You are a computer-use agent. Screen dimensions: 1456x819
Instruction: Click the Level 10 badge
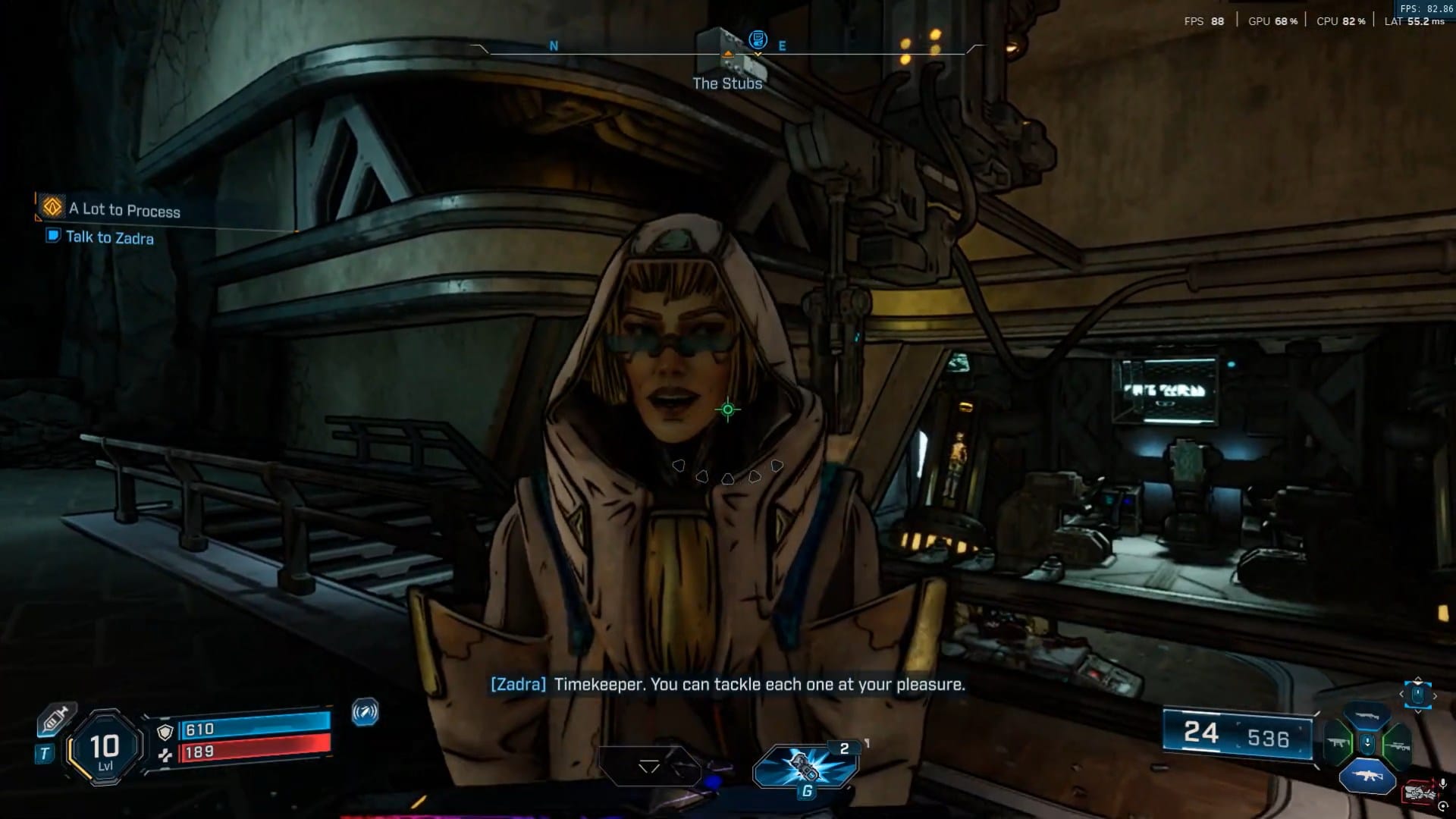(x=102, y=748)
